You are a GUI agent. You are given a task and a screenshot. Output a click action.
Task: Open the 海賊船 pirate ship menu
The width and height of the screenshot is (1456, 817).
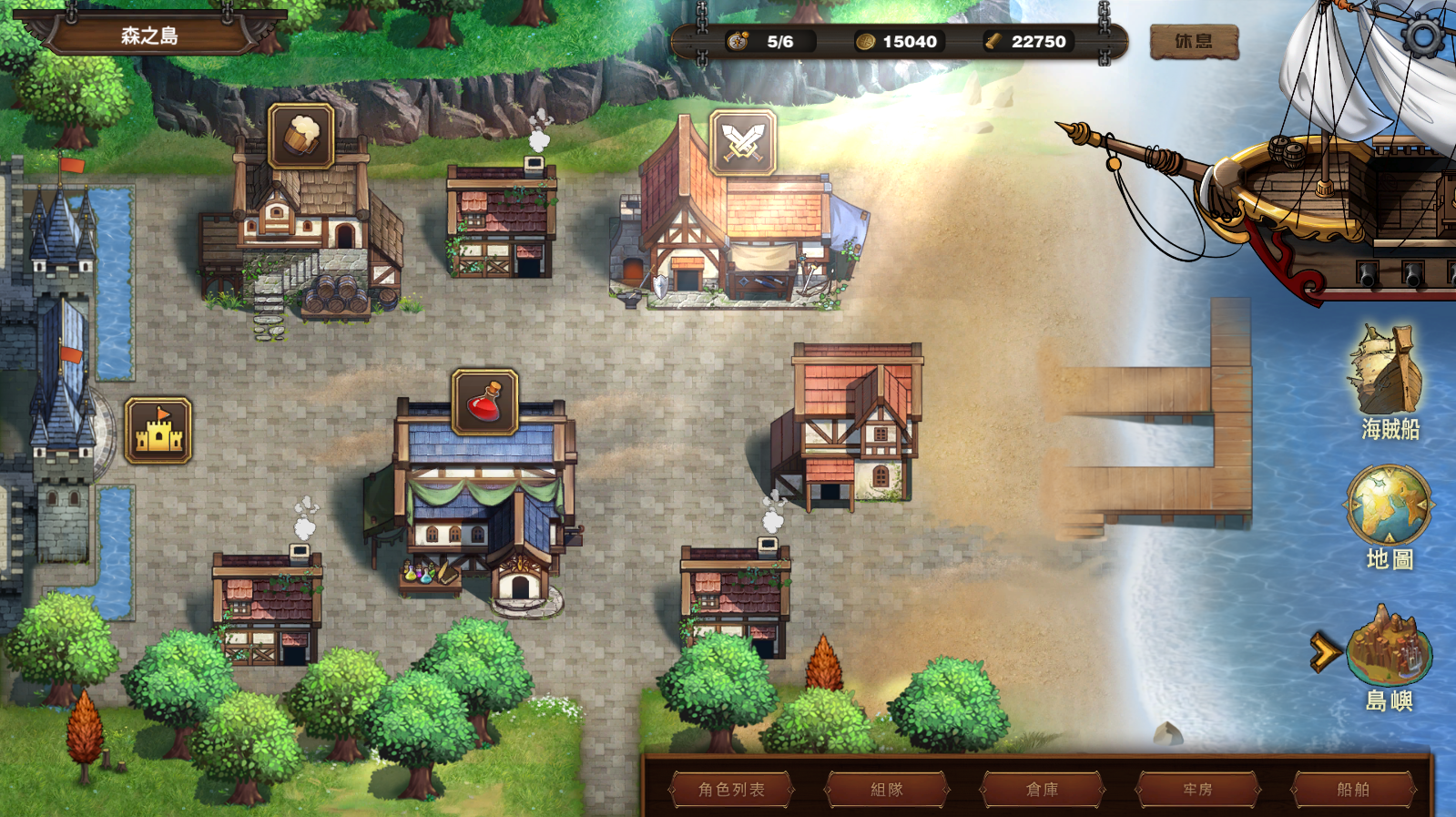click(1389, 383)
